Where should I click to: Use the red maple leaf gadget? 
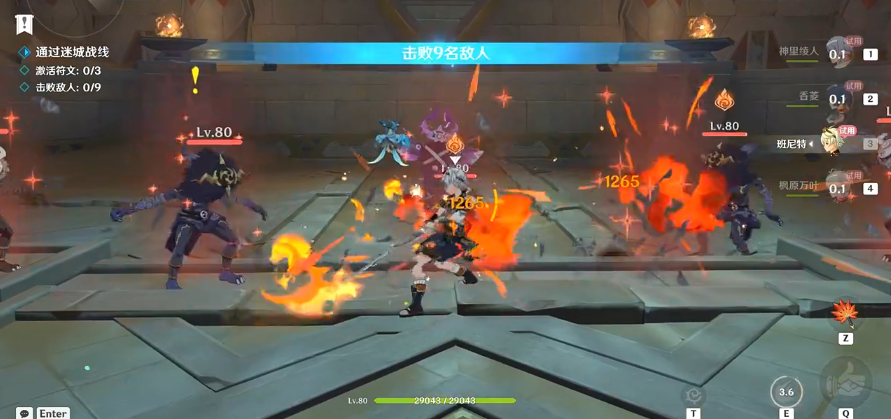point(845,315)
